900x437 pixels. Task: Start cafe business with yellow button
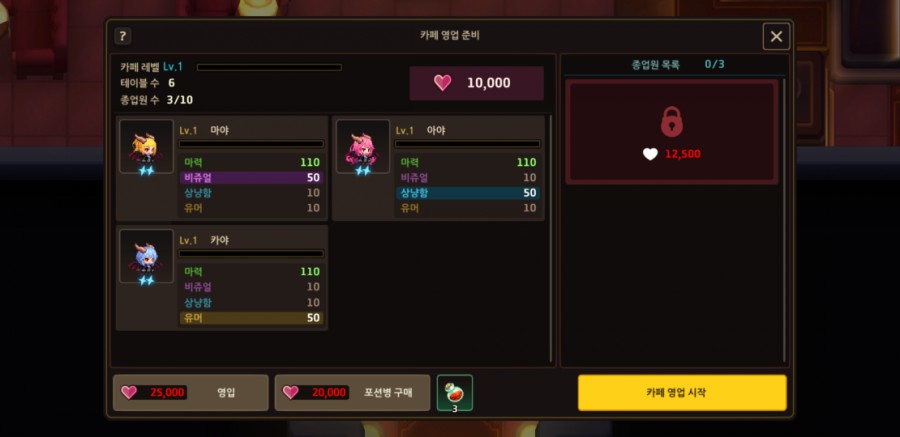point(682,392)
